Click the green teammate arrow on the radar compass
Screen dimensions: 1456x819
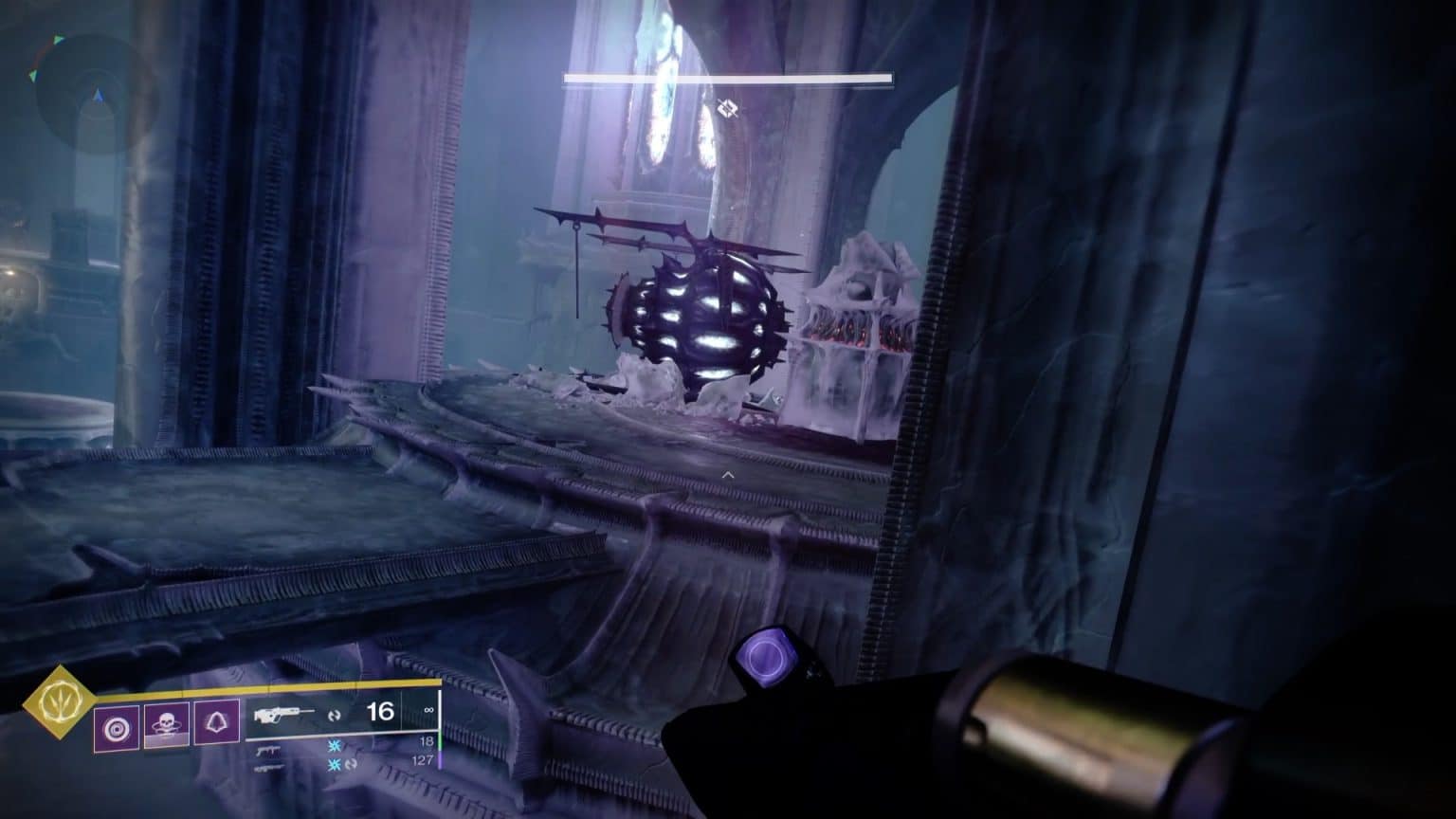(59, 40)
